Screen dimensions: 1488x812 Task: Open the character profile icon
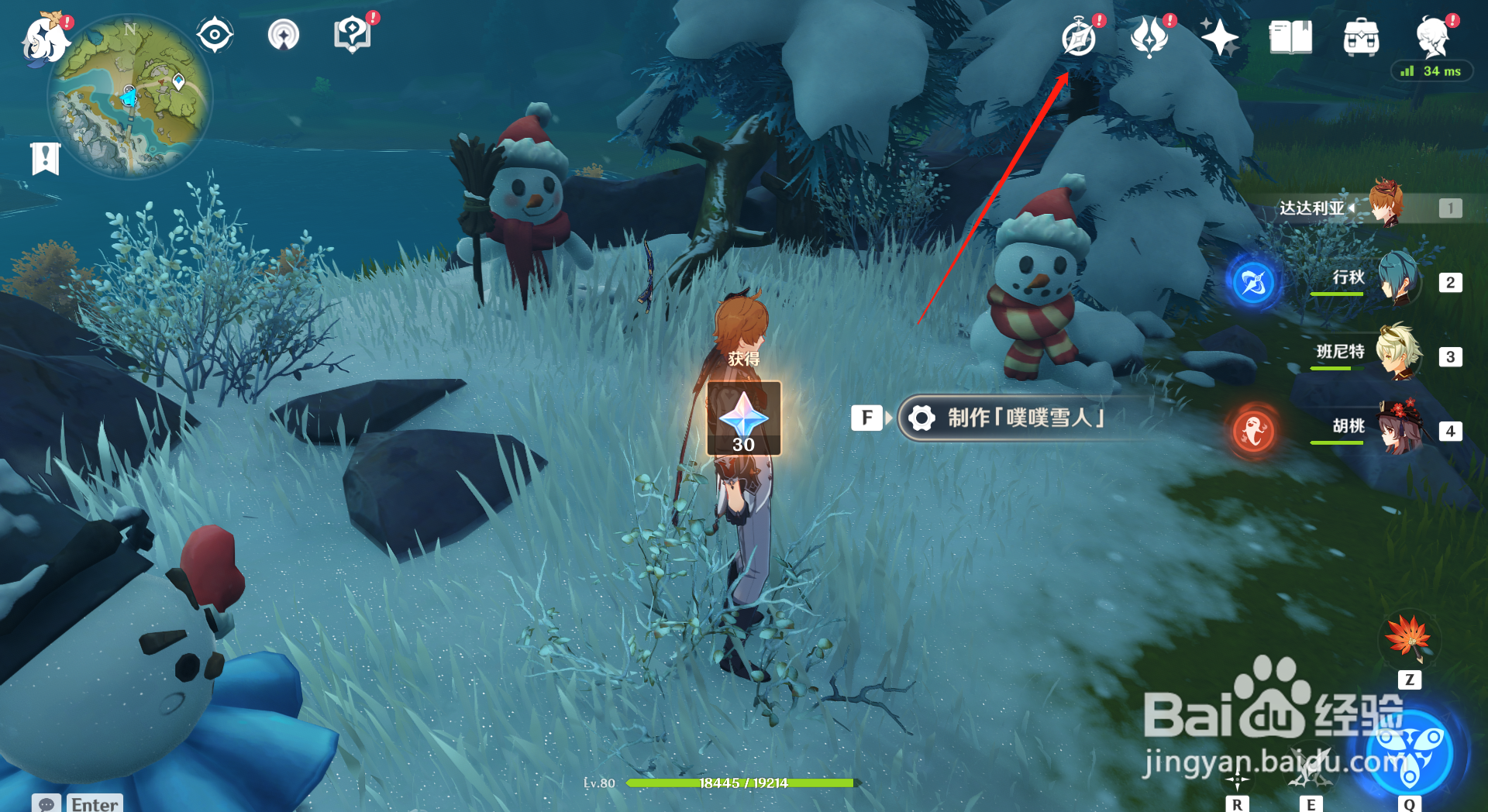[x=1432, y=36]
